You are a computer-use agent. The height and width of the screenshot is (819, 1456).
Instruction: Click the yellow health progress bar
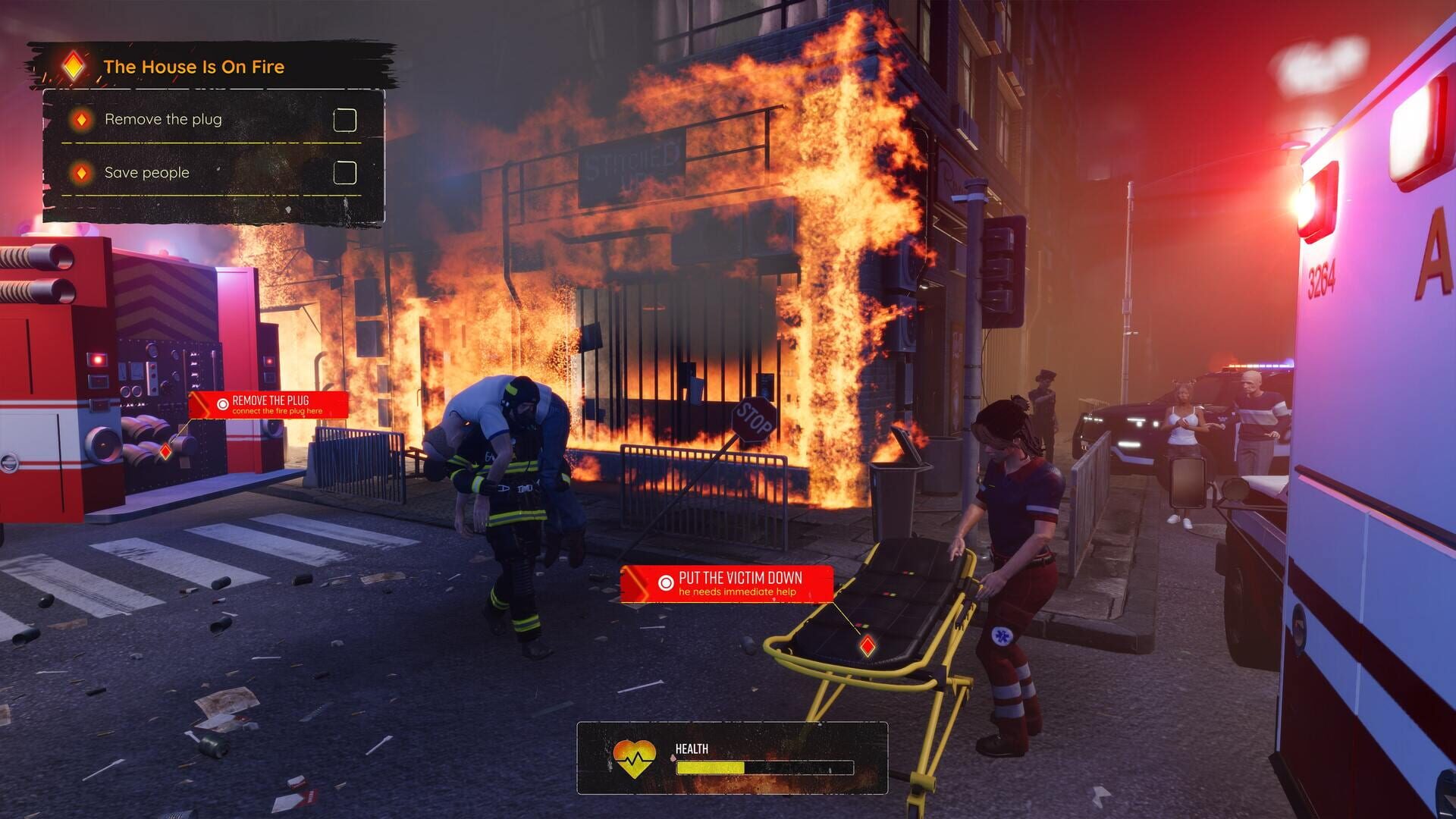713,769
